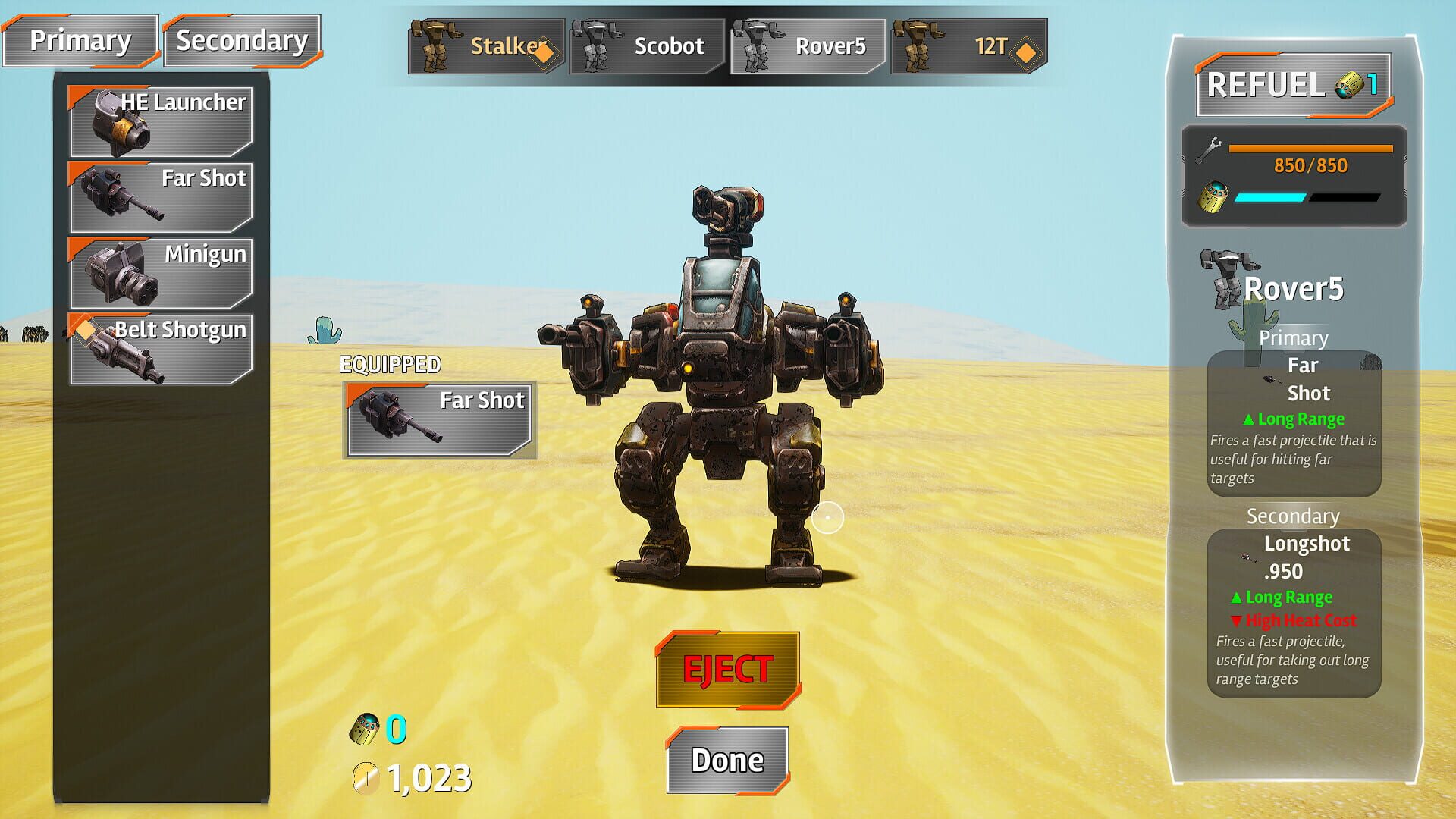Open the Far Shot weapon description panel
The image size is (1456, 819).
tap(1293, 421)
